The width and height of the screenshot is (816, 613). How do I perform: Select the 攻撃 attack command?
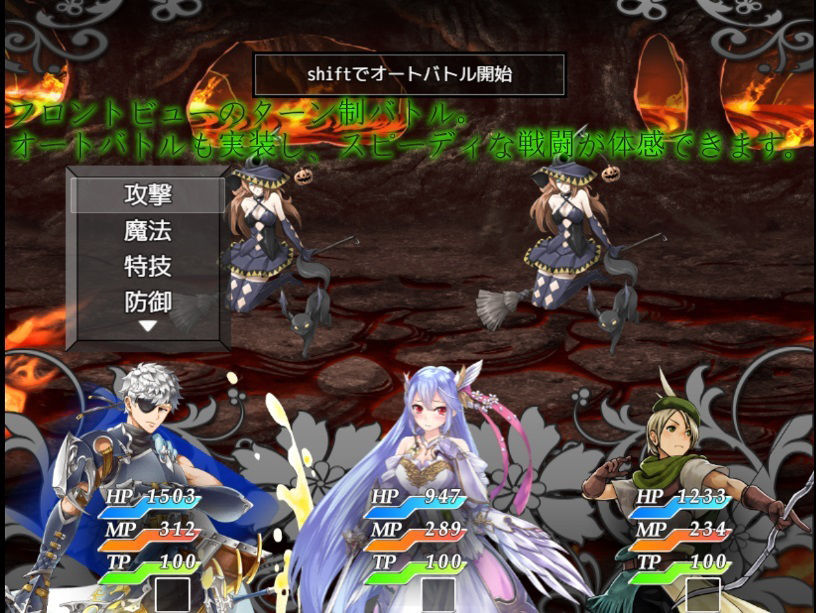148,194
